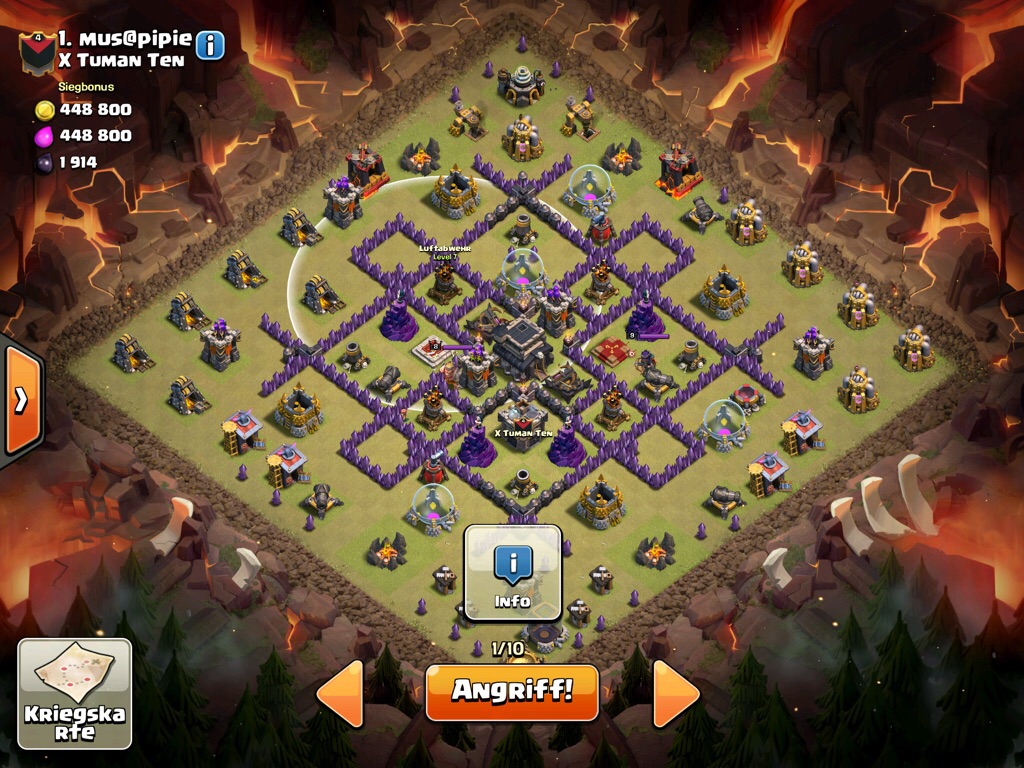Open the Kriegskarte war map
This screenshot has height=768, width=1024.
[75, 693]
